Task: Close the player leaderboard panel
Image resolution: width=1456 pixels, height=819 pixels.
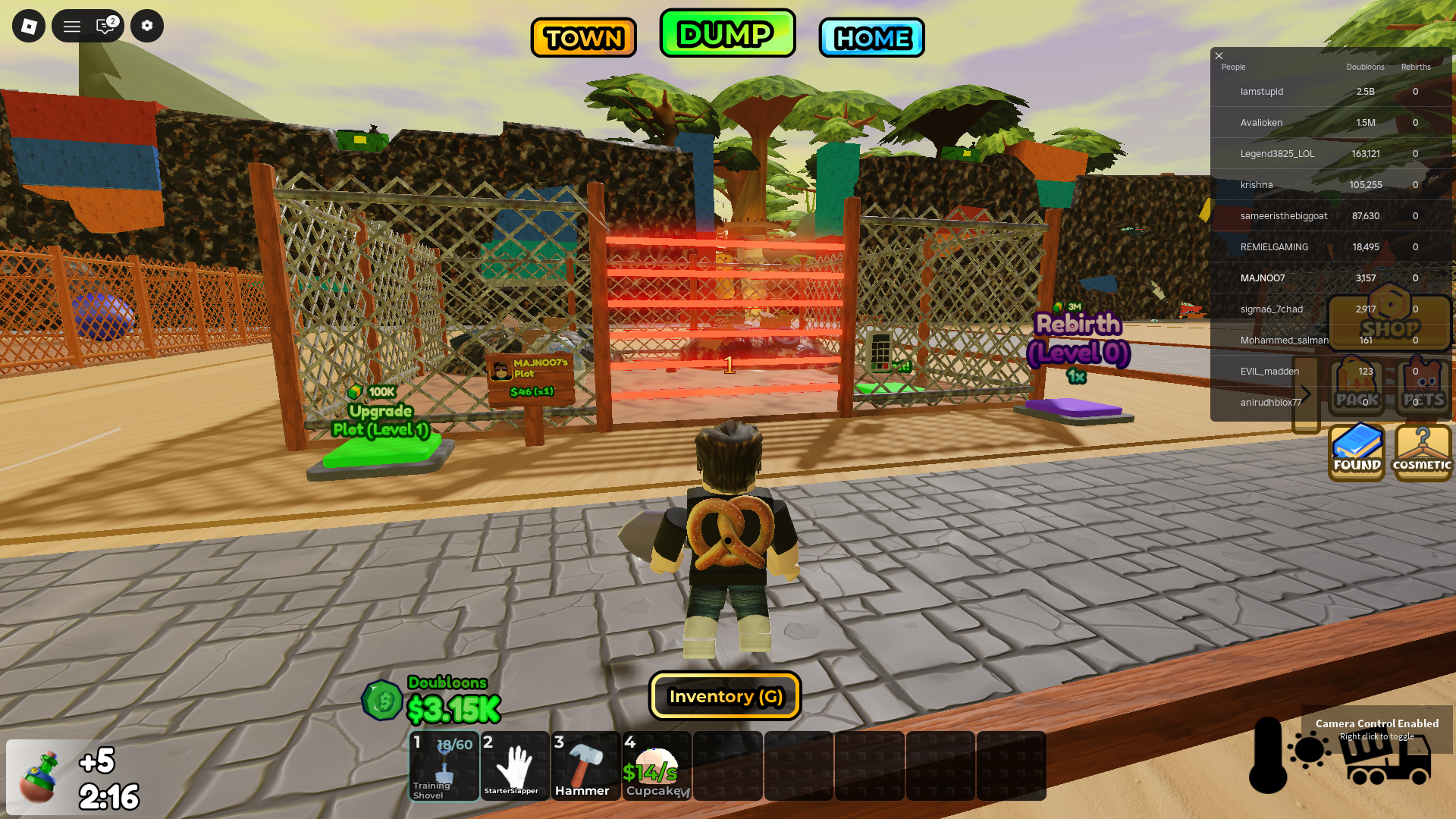Action: click(1219, 55)
